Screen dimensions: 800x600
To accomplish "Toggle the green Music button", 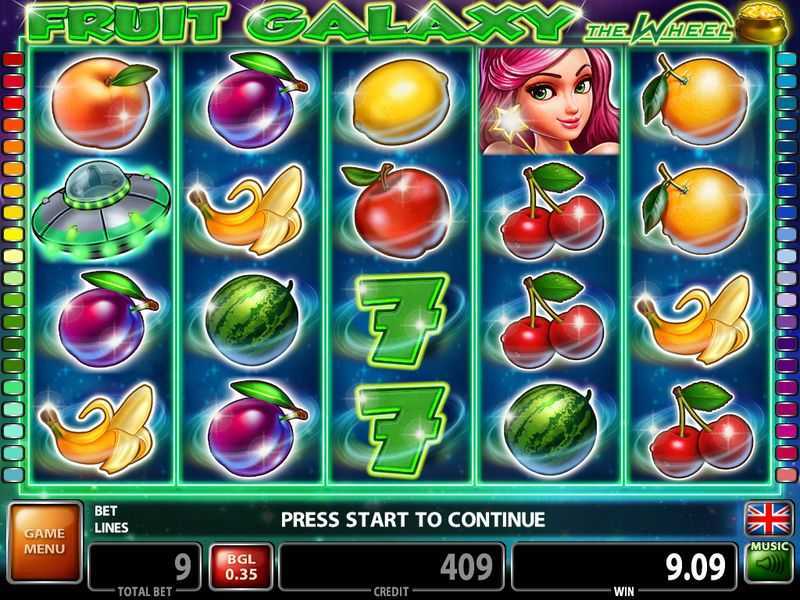I will 769,563.
